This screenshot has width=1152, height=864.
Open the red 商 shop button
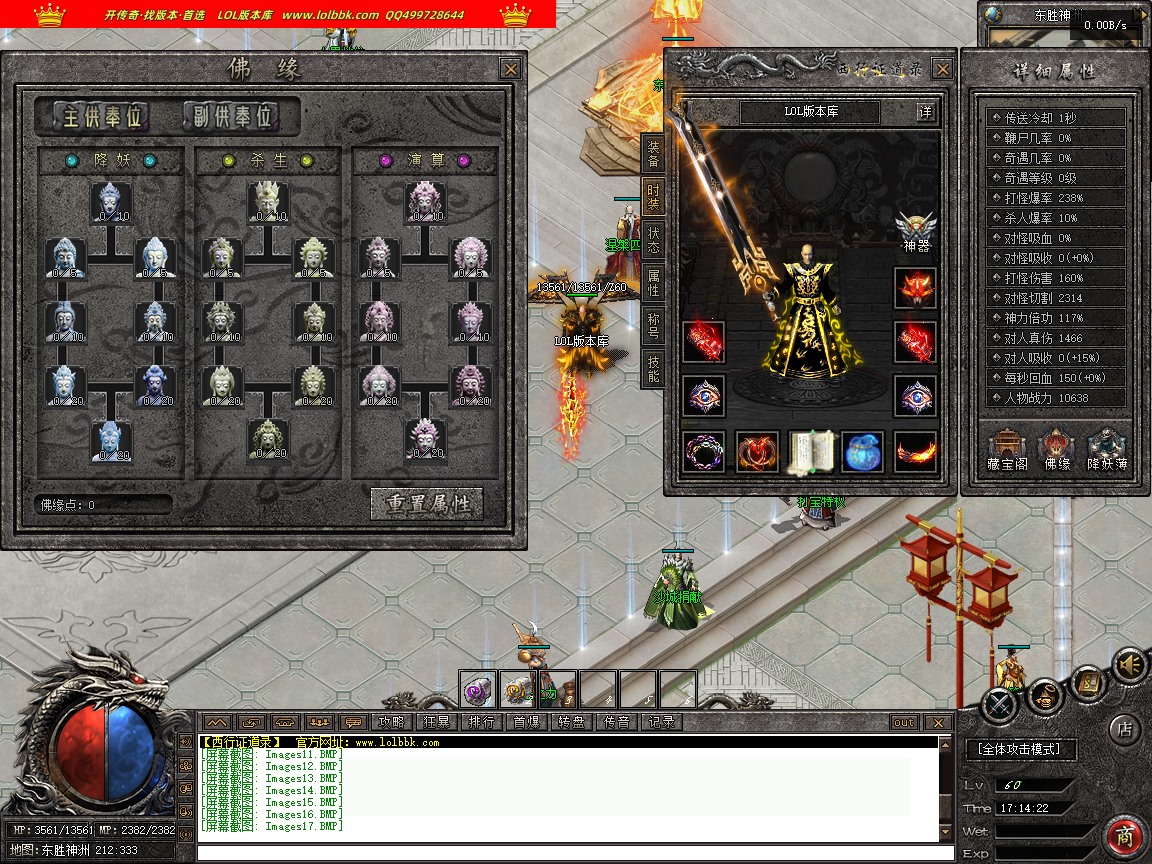point(1125,837)
